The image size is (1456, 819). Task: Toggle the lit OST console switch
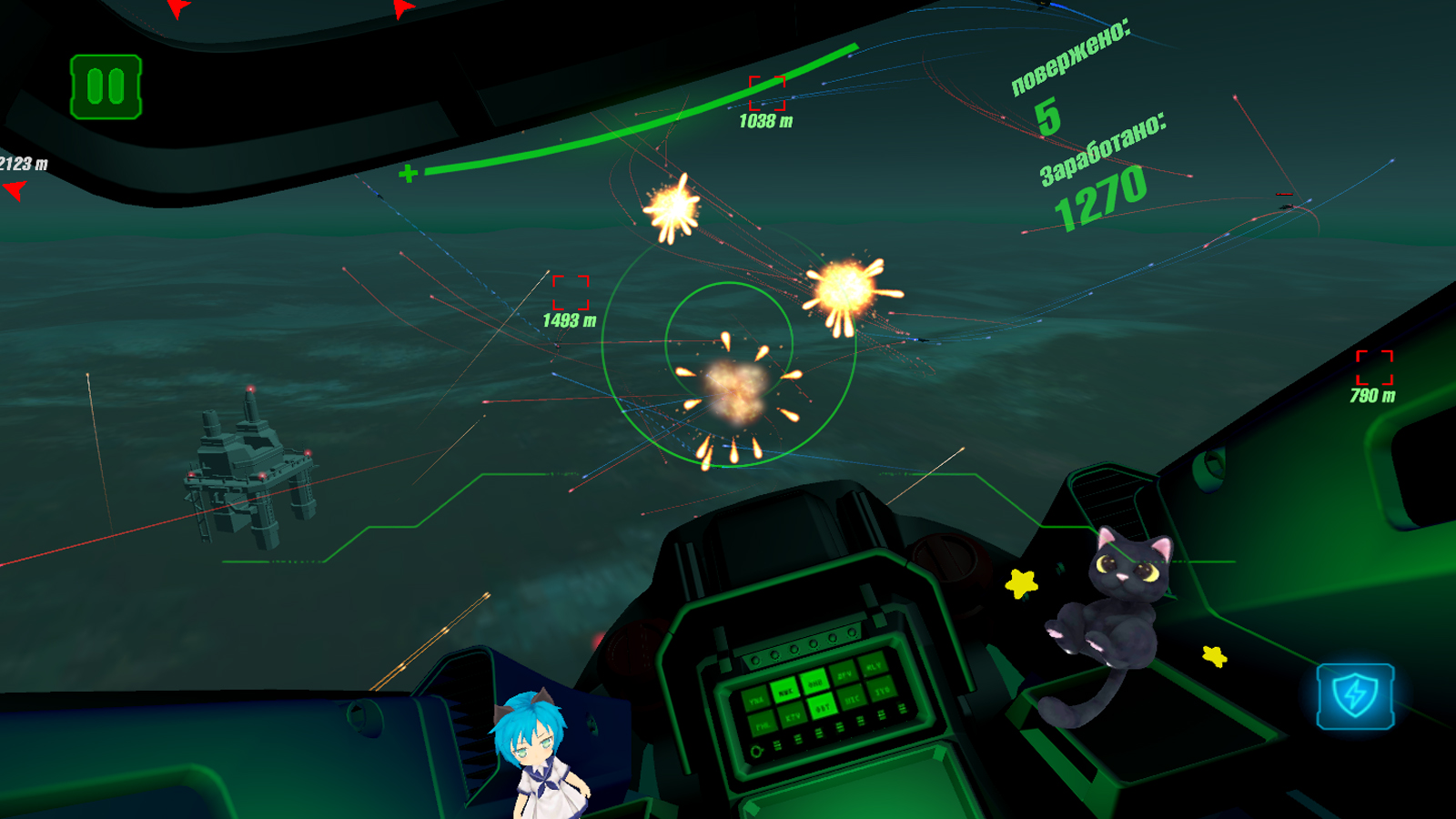pos(823,706)
